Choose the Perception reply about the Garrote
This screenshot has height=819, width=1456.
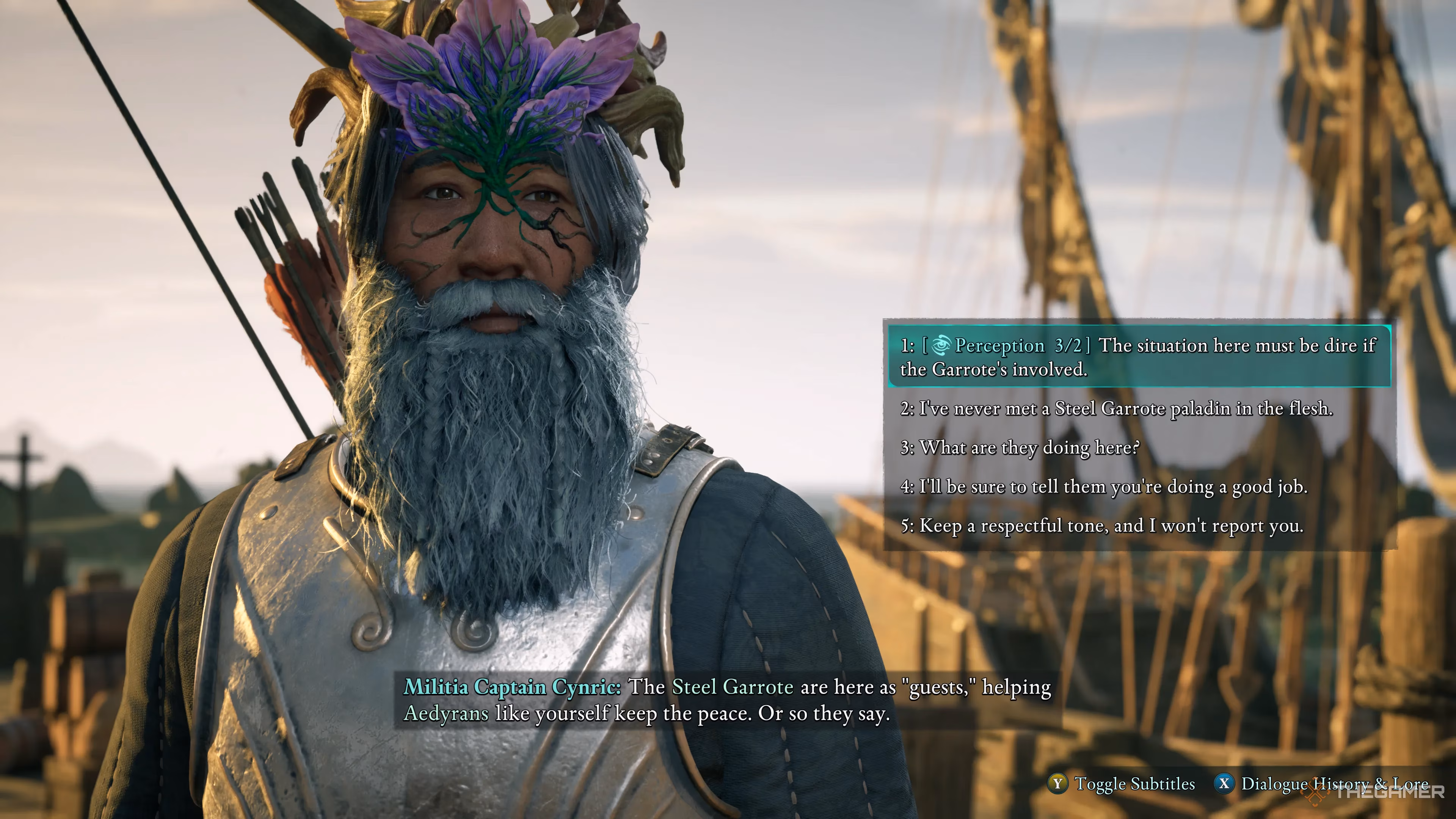coord(1138,357)
